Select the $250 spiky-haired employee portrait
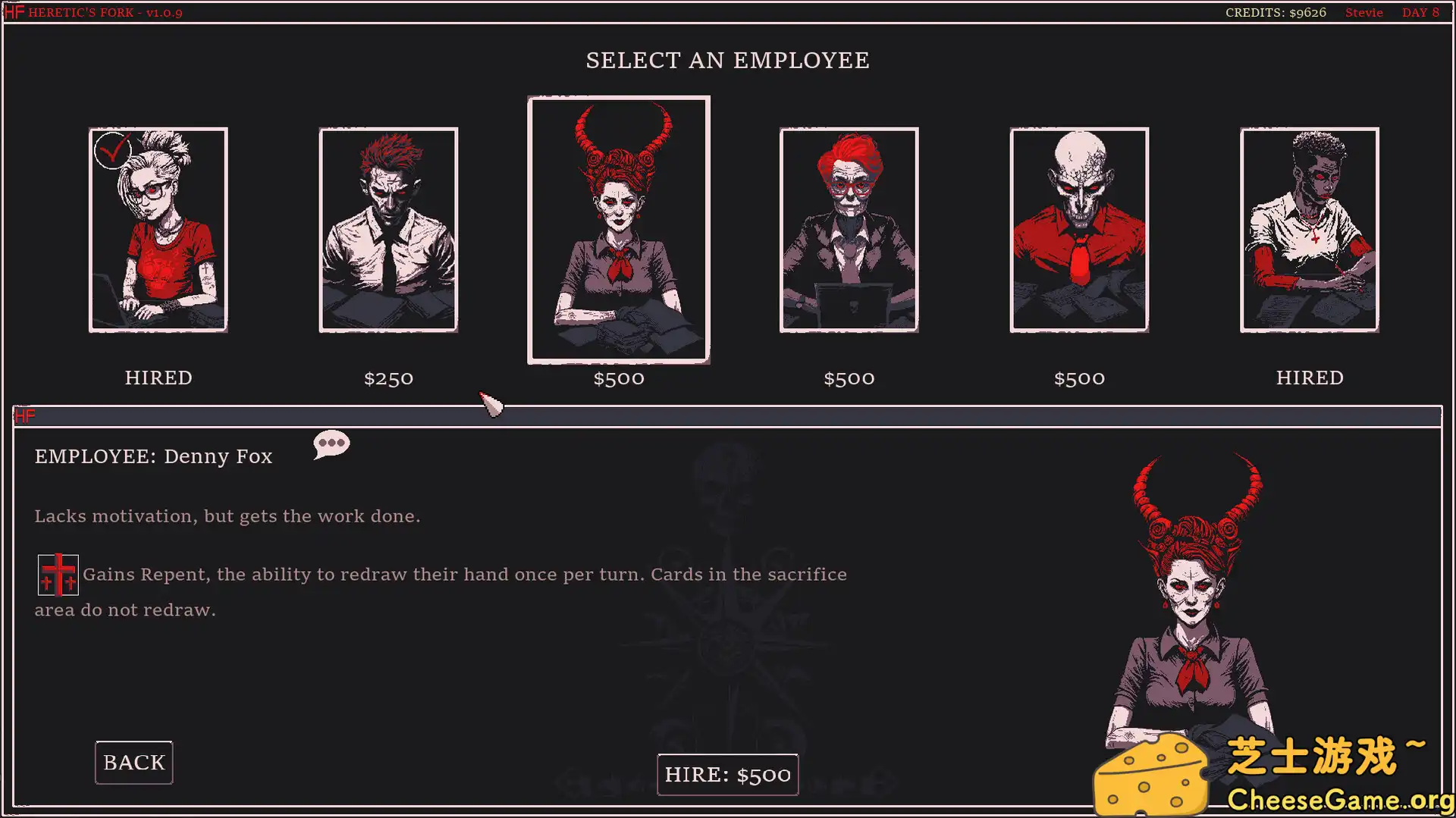Viewport: 1456px width, 818px height. (x=389, y=229)
